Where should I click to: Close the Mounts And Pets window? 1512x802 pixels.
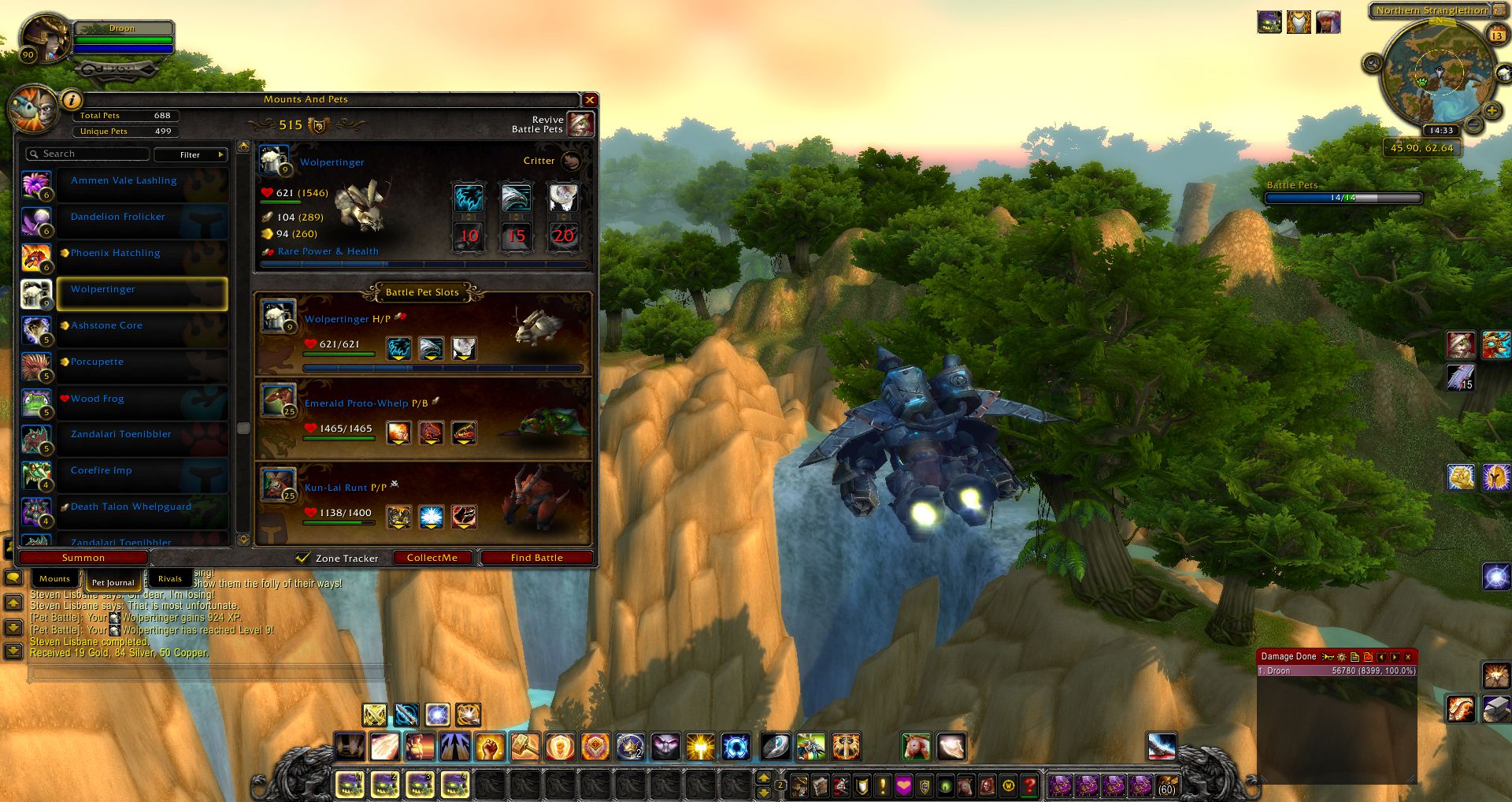point(589,100)
